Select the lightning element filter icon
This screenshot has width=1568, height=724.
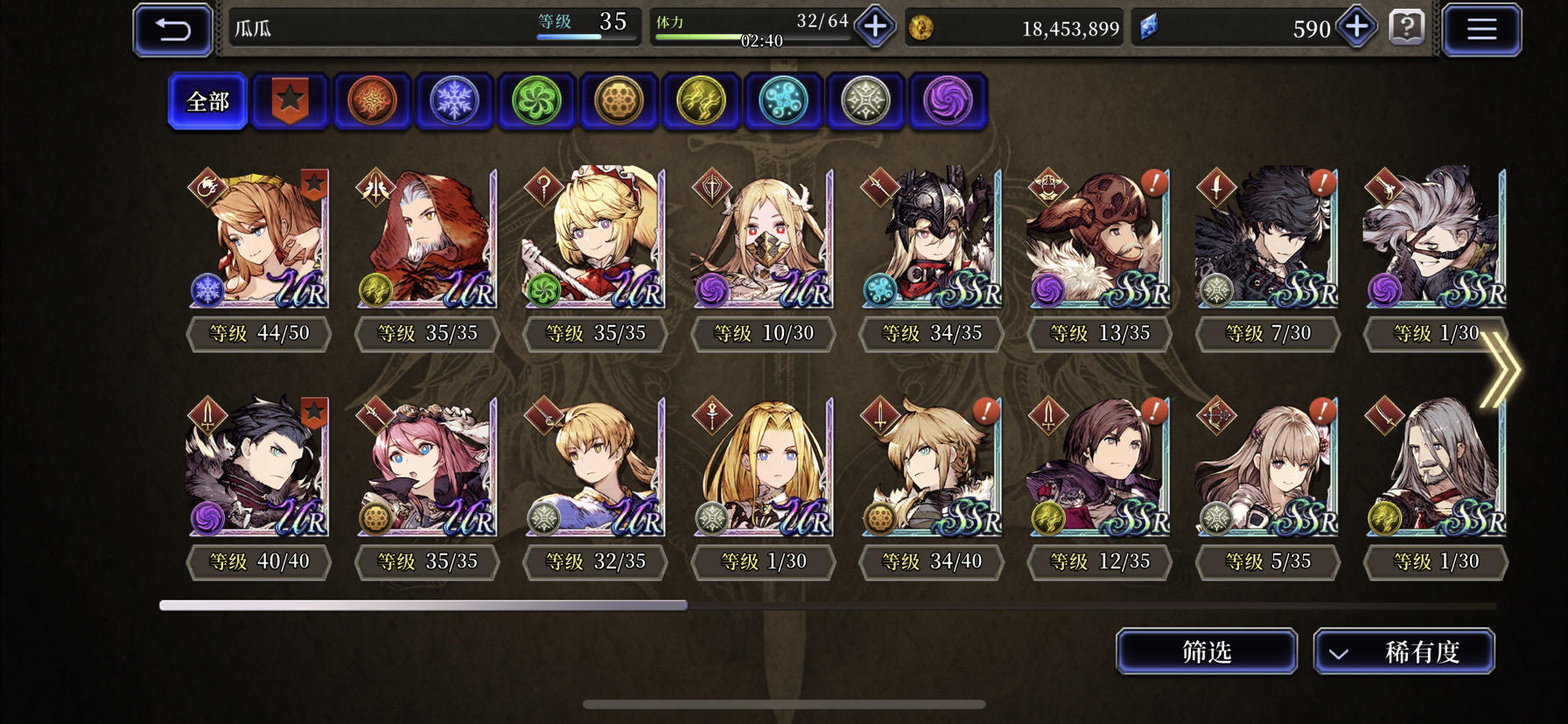click(701, 101)
